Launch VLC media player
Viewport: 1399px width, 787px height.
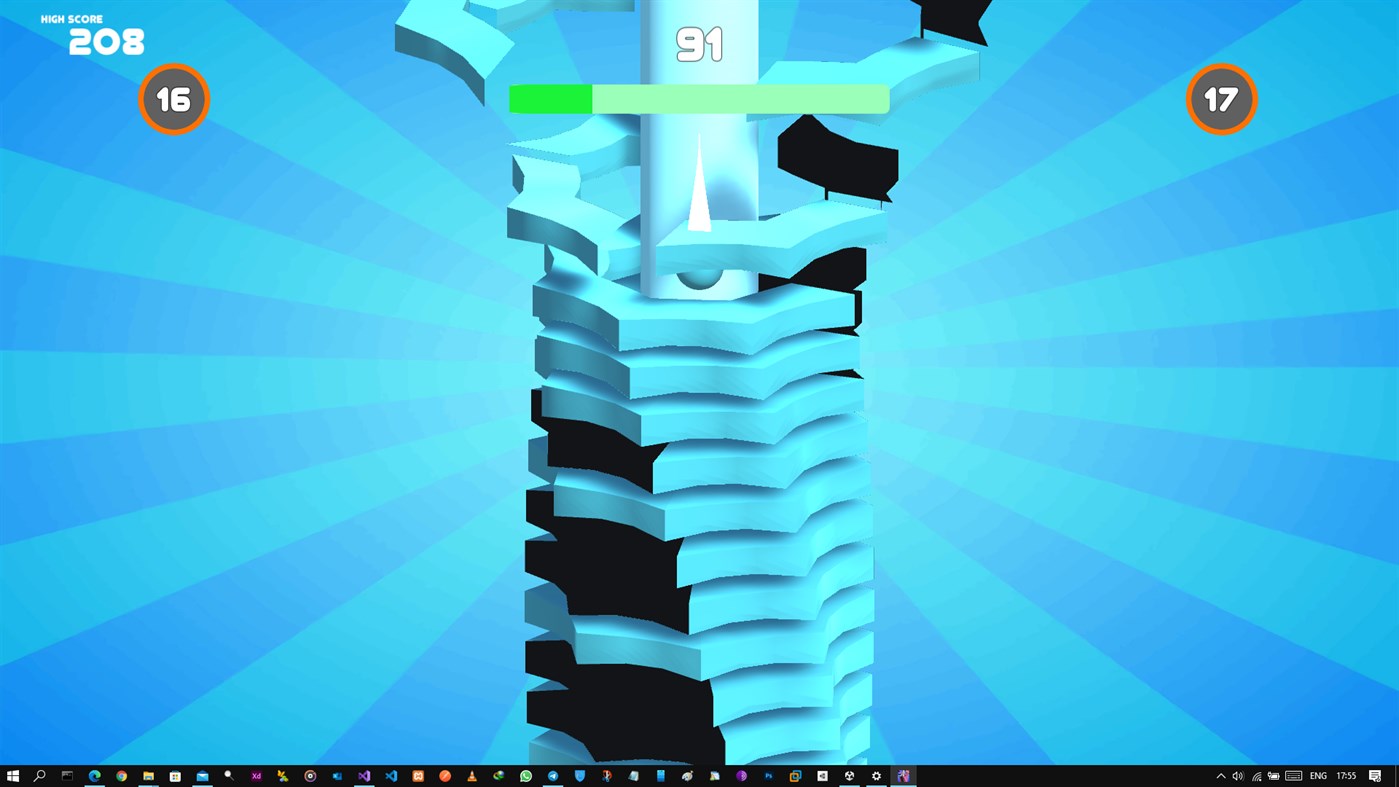[472, 775]
